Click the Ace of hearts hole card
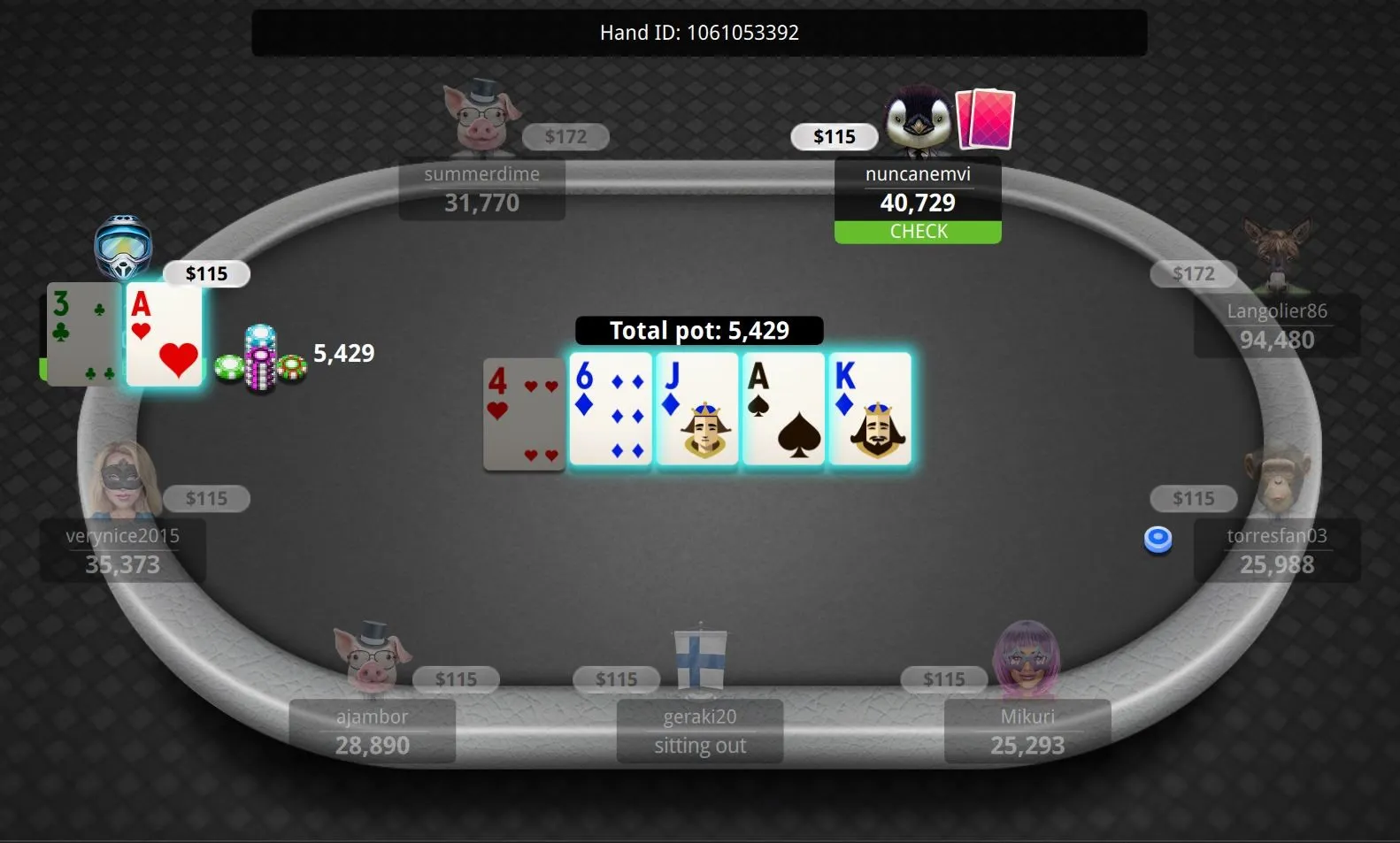 pyautogui.click(x=165, y=334)
